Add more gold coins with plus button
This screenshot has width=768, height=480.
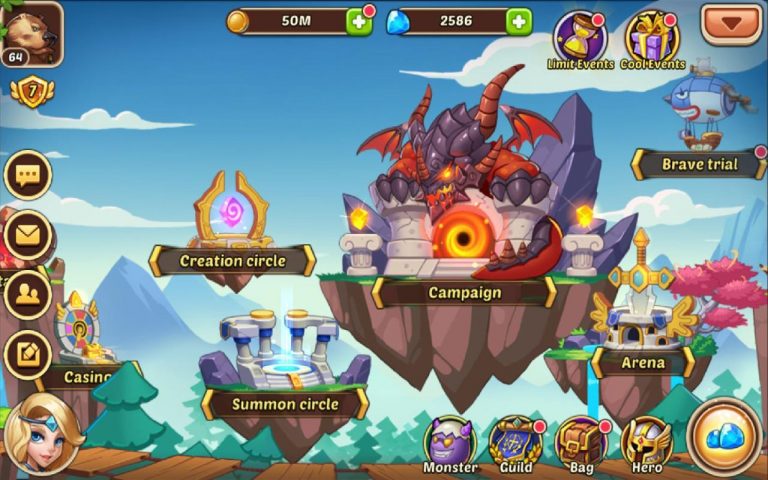358,21
